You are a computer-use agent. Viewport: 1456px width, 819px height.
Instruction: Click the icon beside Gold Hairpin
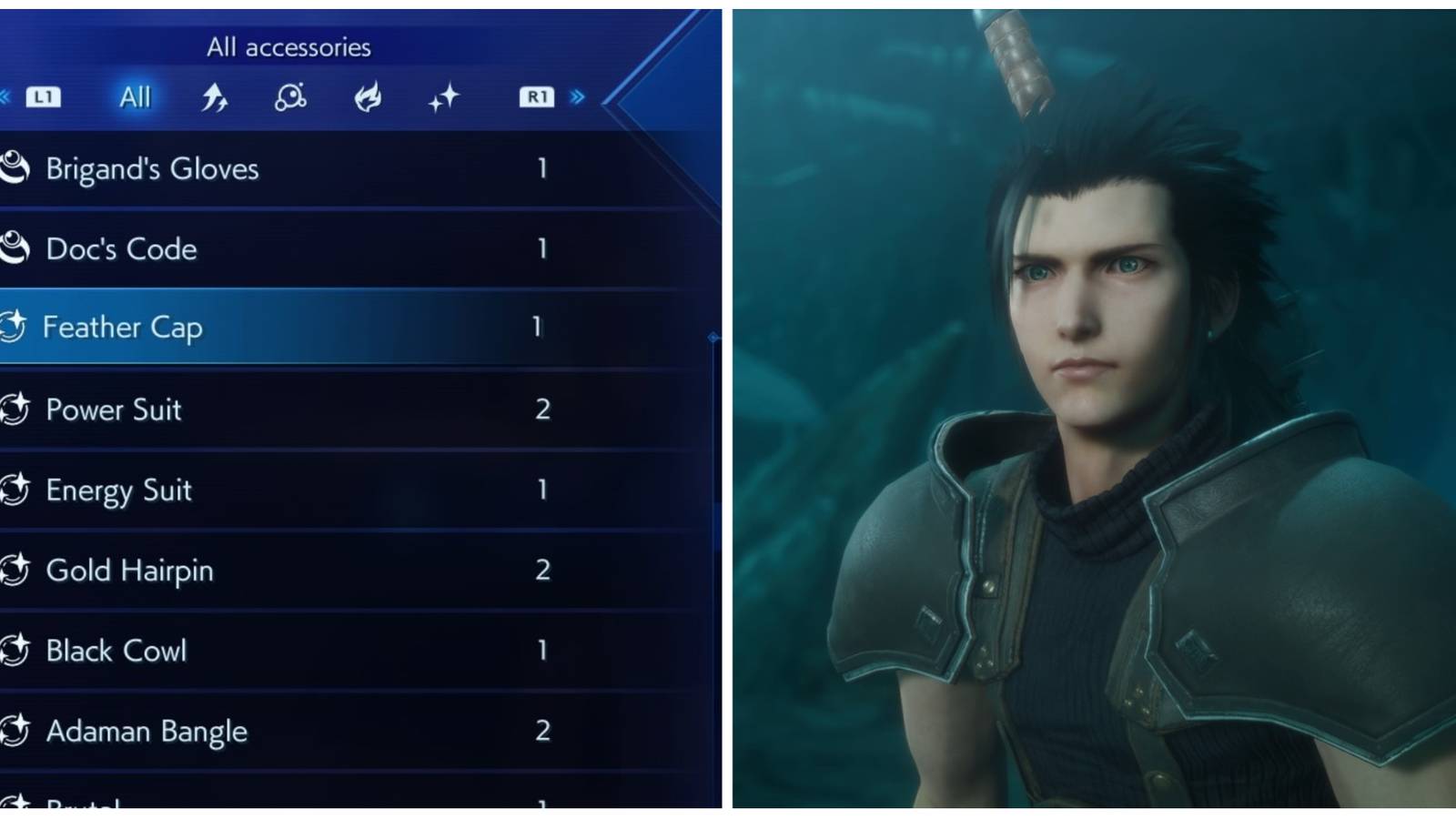click(15, 570)
